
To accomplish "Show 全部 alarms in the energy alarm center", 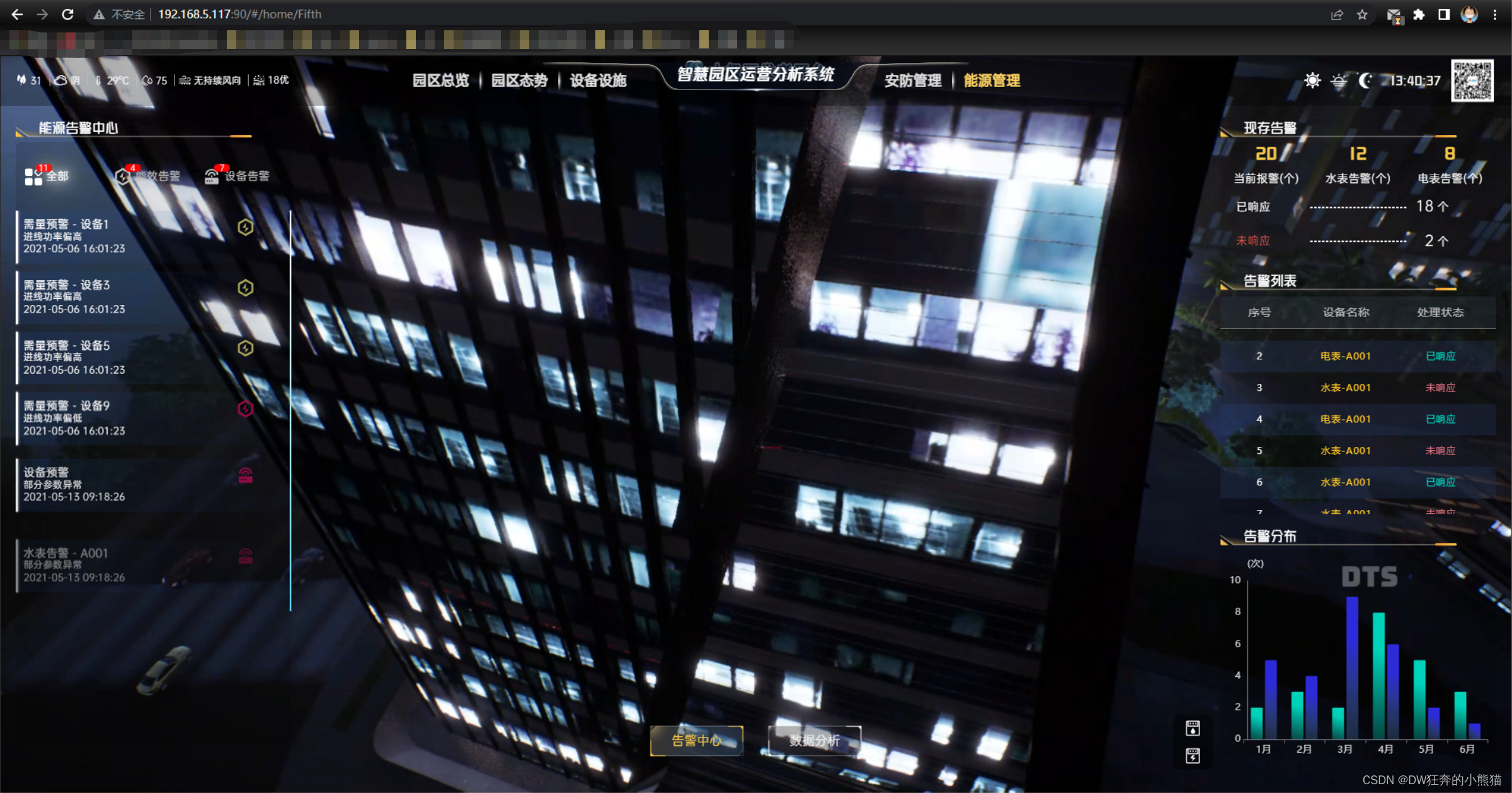I will coord(47,177).
